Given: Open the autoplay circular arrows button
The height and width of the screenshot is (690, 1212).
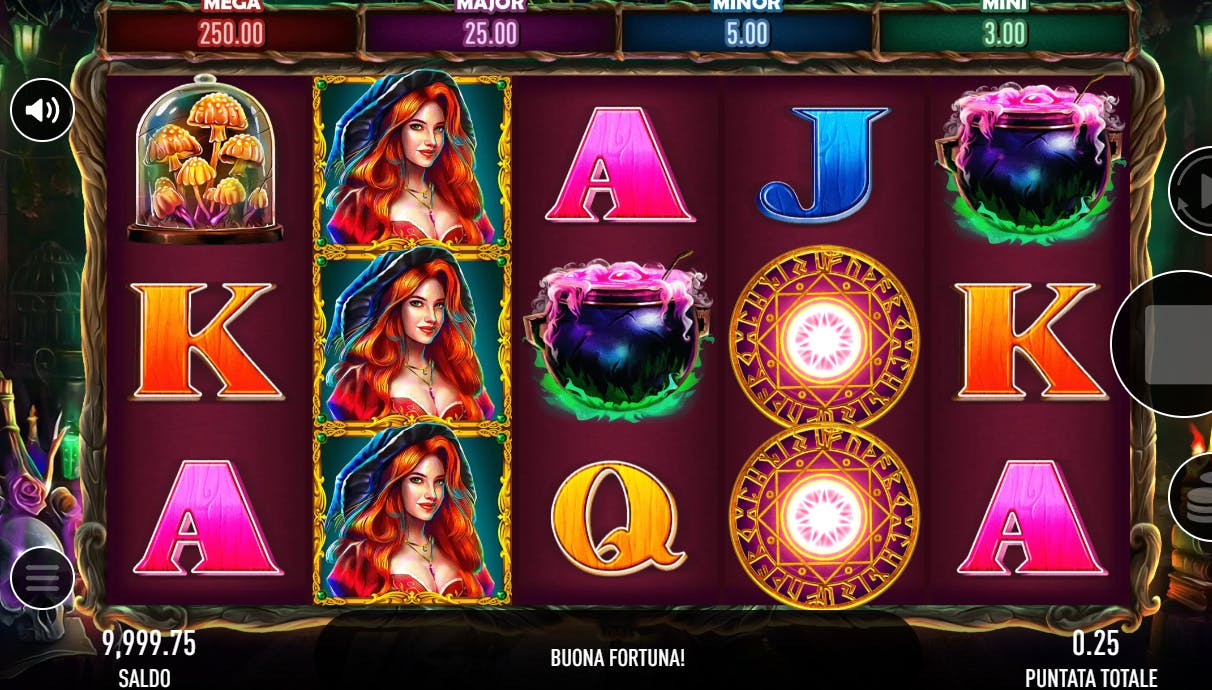Looking at the screenshot, I should pyautogui.click(x=1194, y=192).
